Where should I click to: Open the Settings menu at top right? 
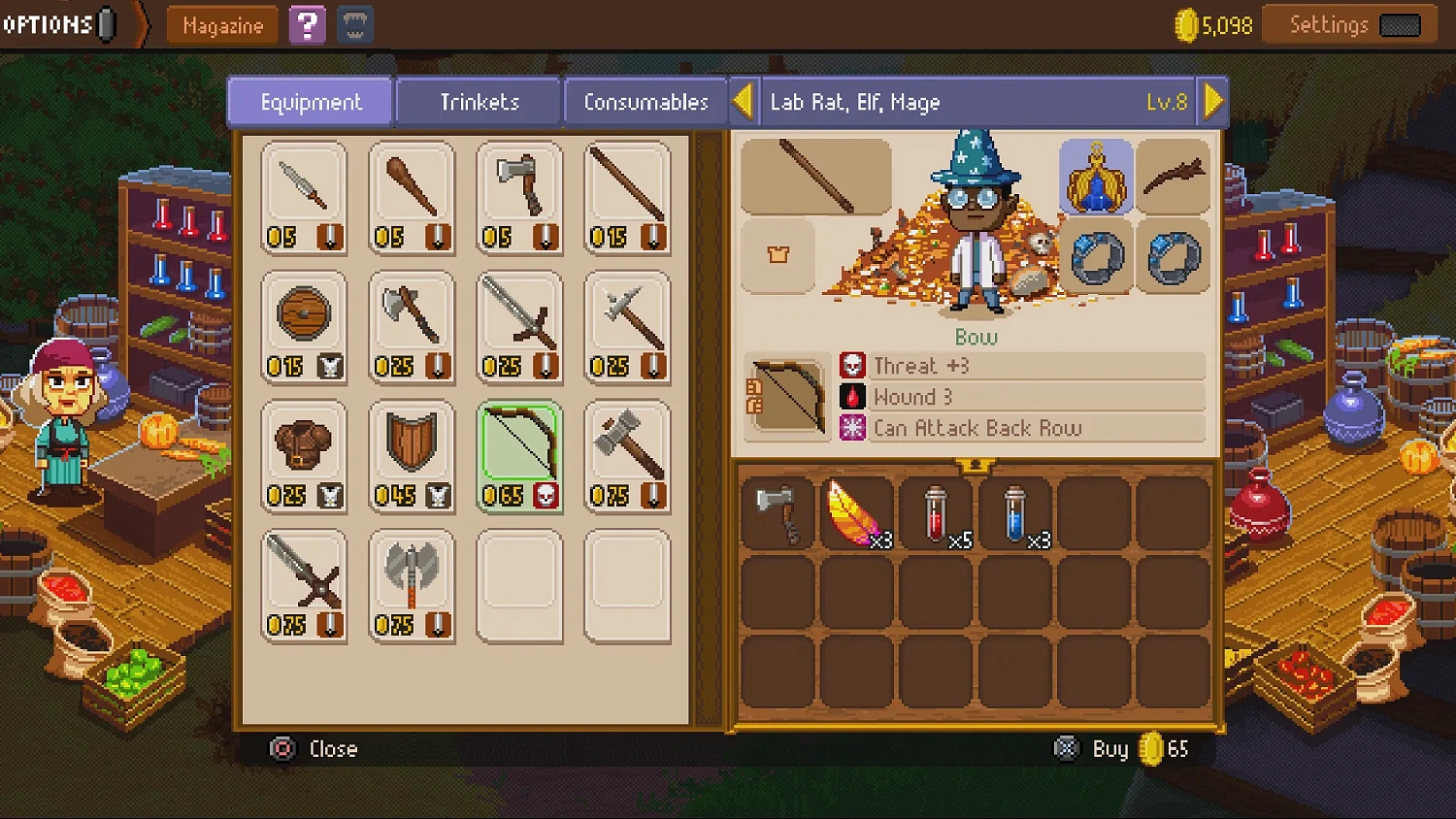1349,24
